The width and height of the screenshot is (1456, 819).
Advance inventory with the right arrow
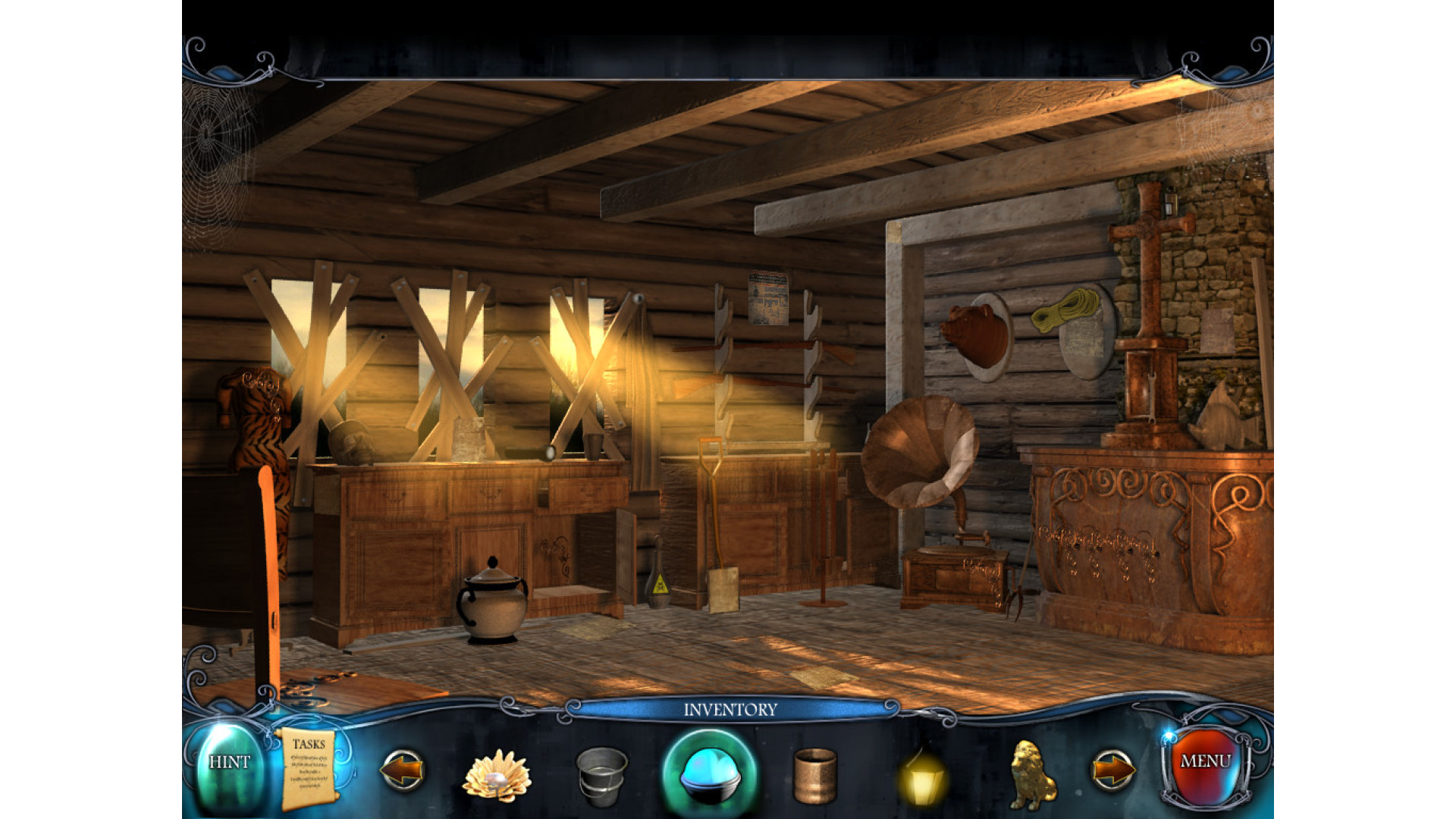1112,770
